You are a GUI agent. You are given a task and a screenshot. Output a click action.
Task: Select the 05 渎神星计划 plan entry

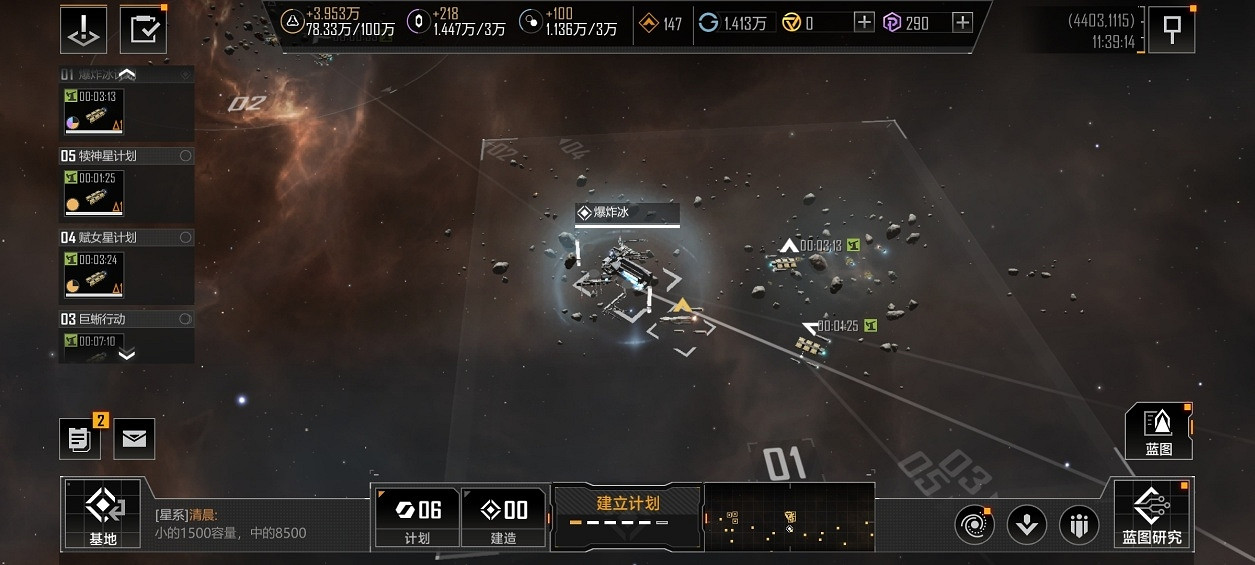[x=125, y=156]
